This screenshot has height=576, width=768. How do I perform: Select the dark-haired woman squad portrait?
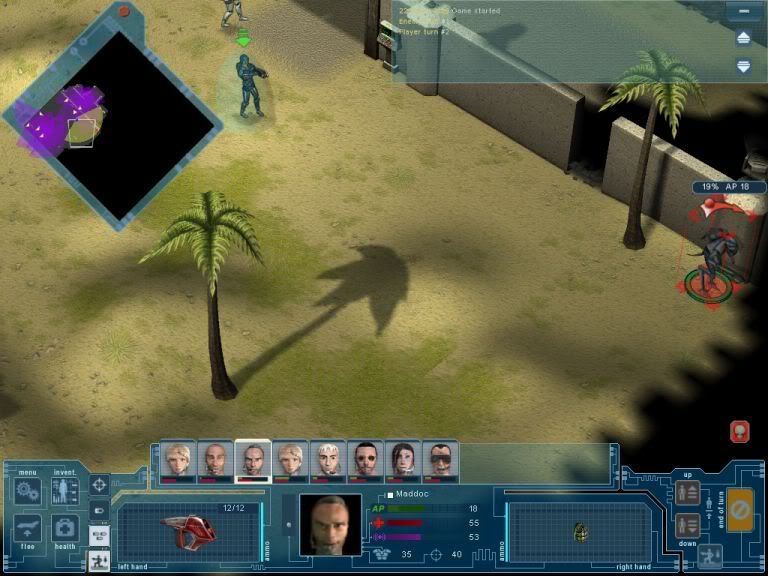pyautogui.click(x=403, y=460)
